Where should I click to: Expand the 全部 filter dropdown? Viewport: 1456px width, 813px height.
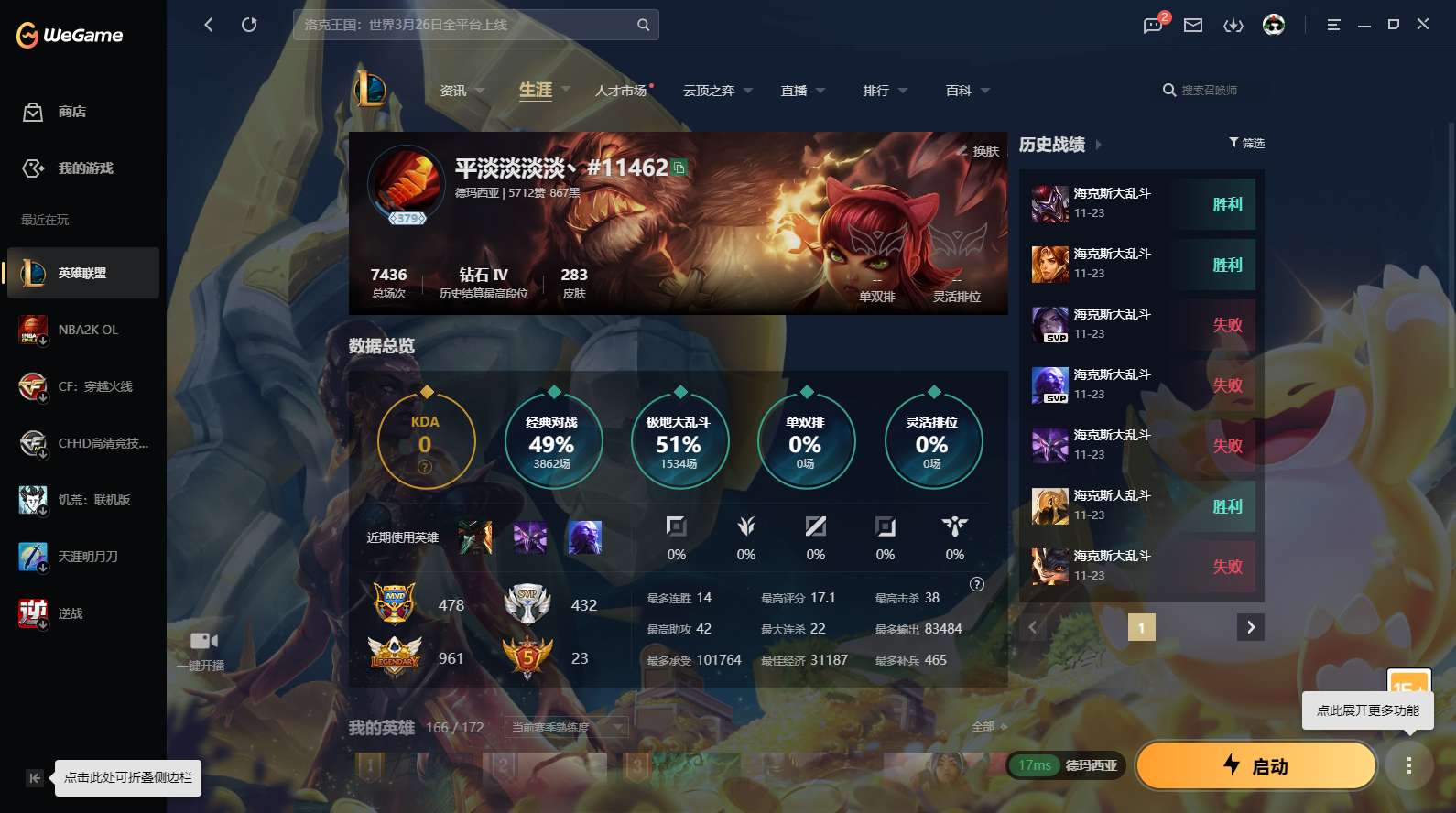coord(987,726)
